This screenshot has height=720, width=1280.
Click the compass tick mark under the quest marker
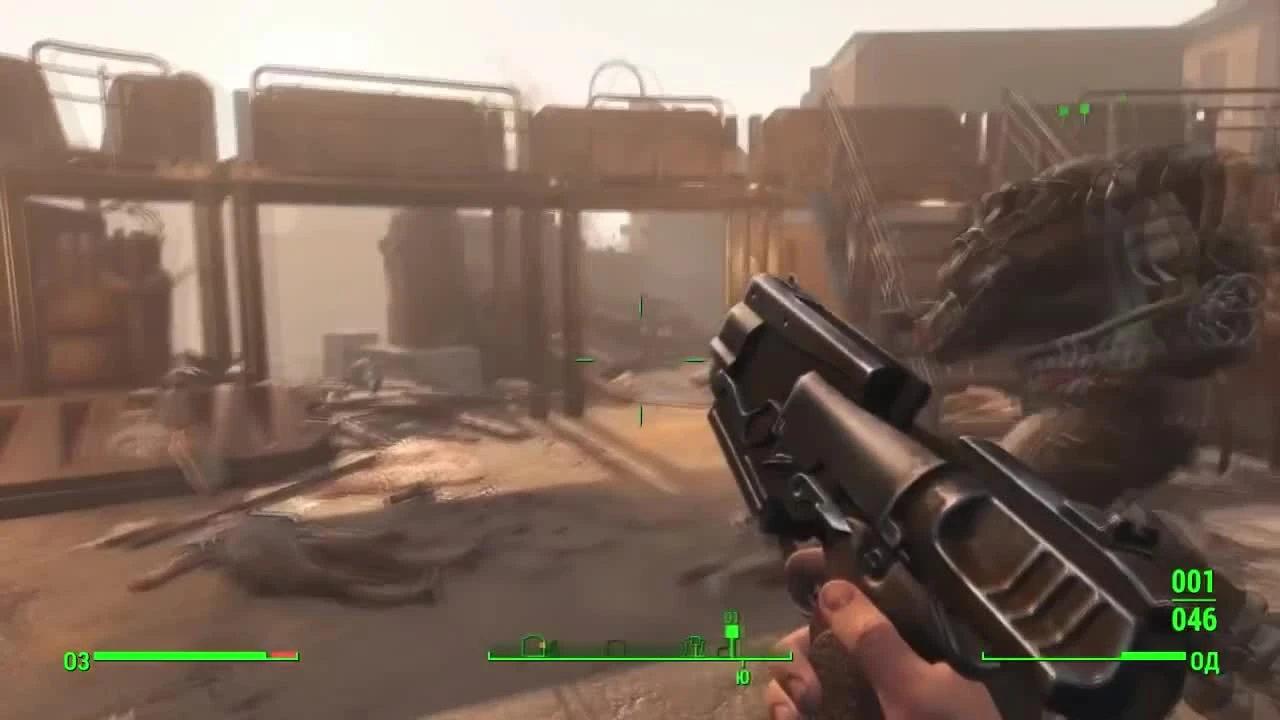[x=744, y=661]
